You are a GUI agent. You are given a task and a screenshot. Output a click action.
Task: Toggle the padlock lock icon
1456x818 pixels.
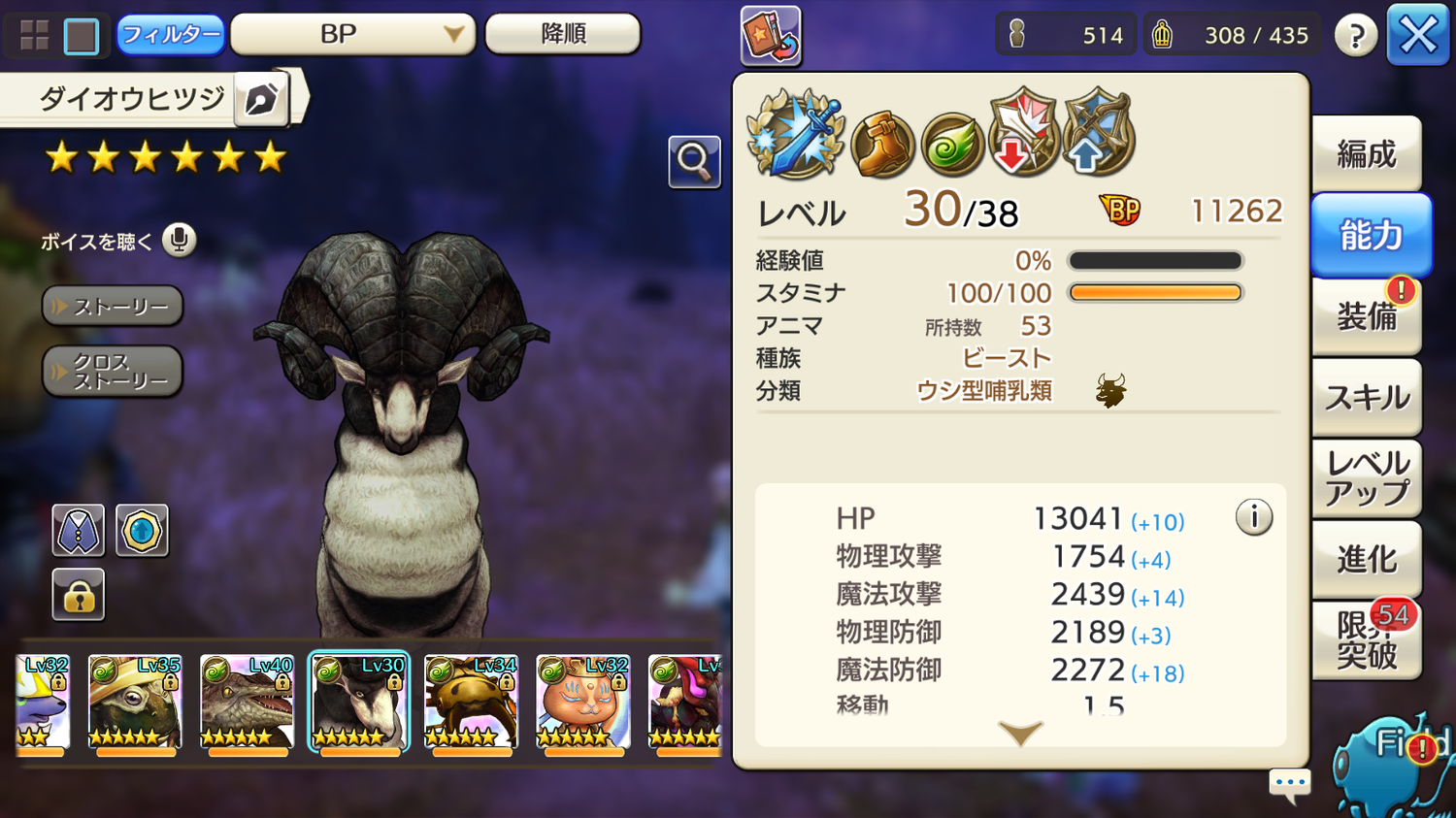pyautogui.click(x=79, y=595)
